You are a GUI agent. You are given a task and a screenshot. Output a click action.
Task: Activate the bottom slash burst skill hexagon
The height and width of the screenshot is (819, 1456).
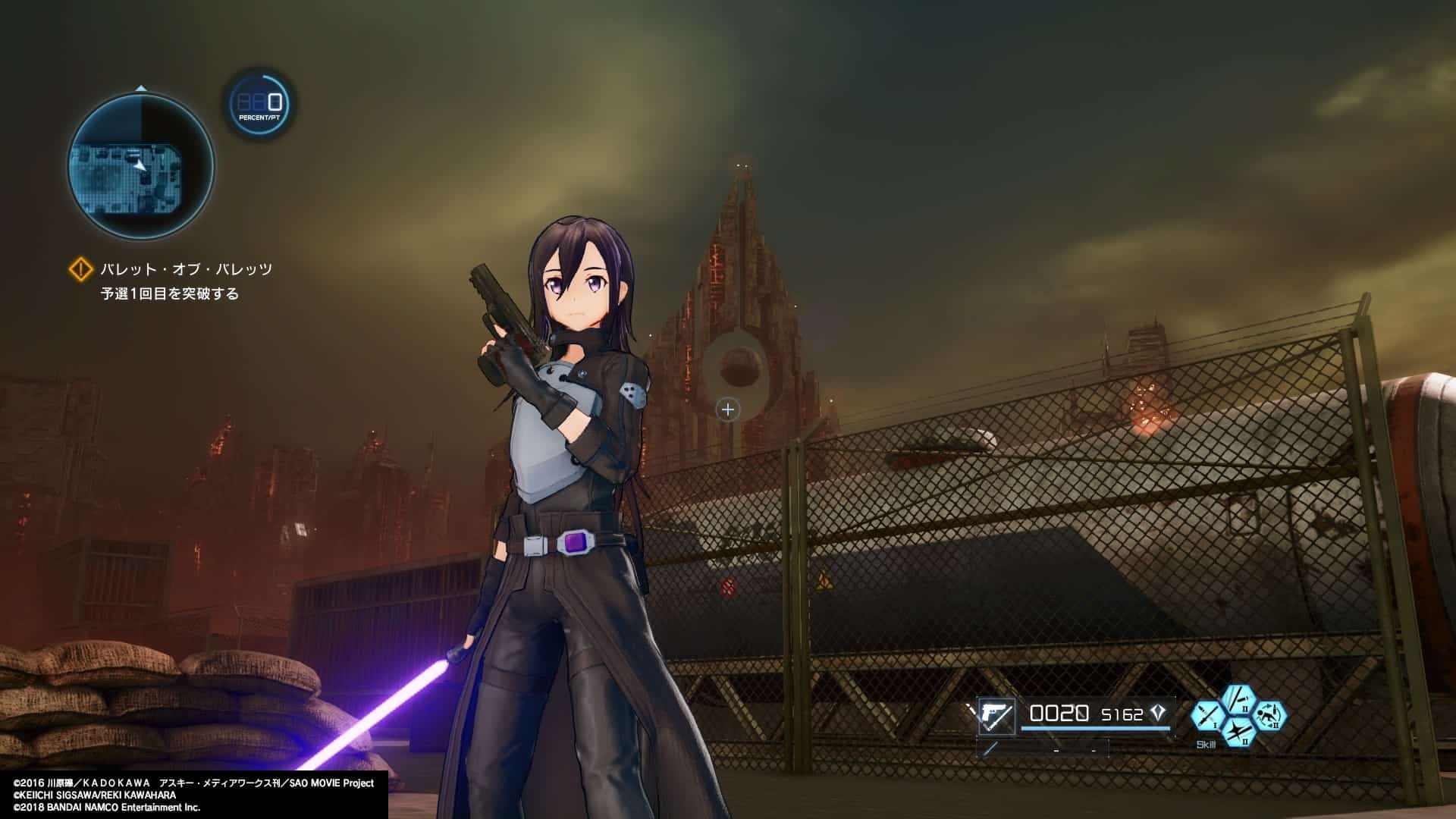point(1238,733)
